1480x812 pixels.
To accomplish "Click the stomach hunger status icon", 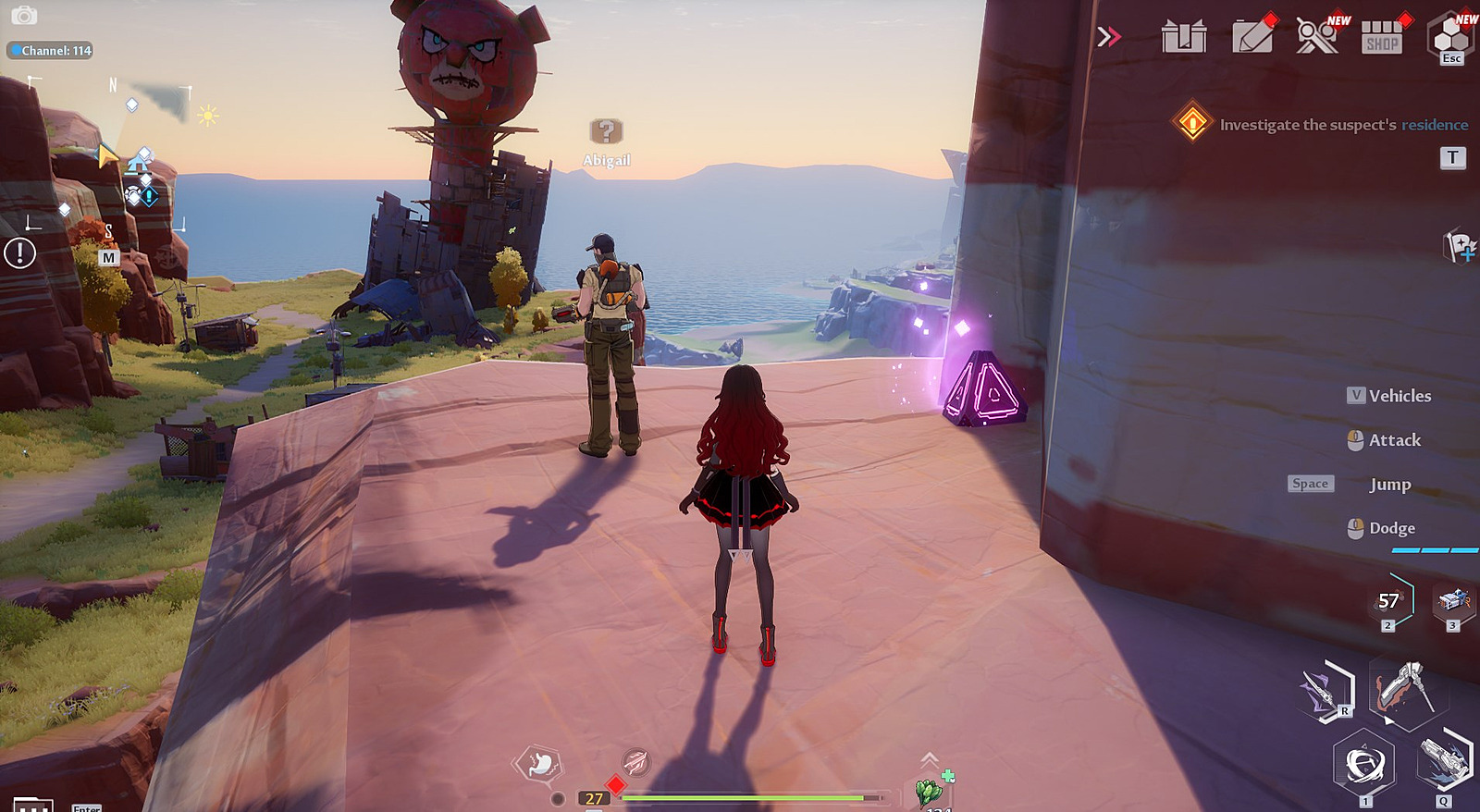I will (x=540, y=764).
